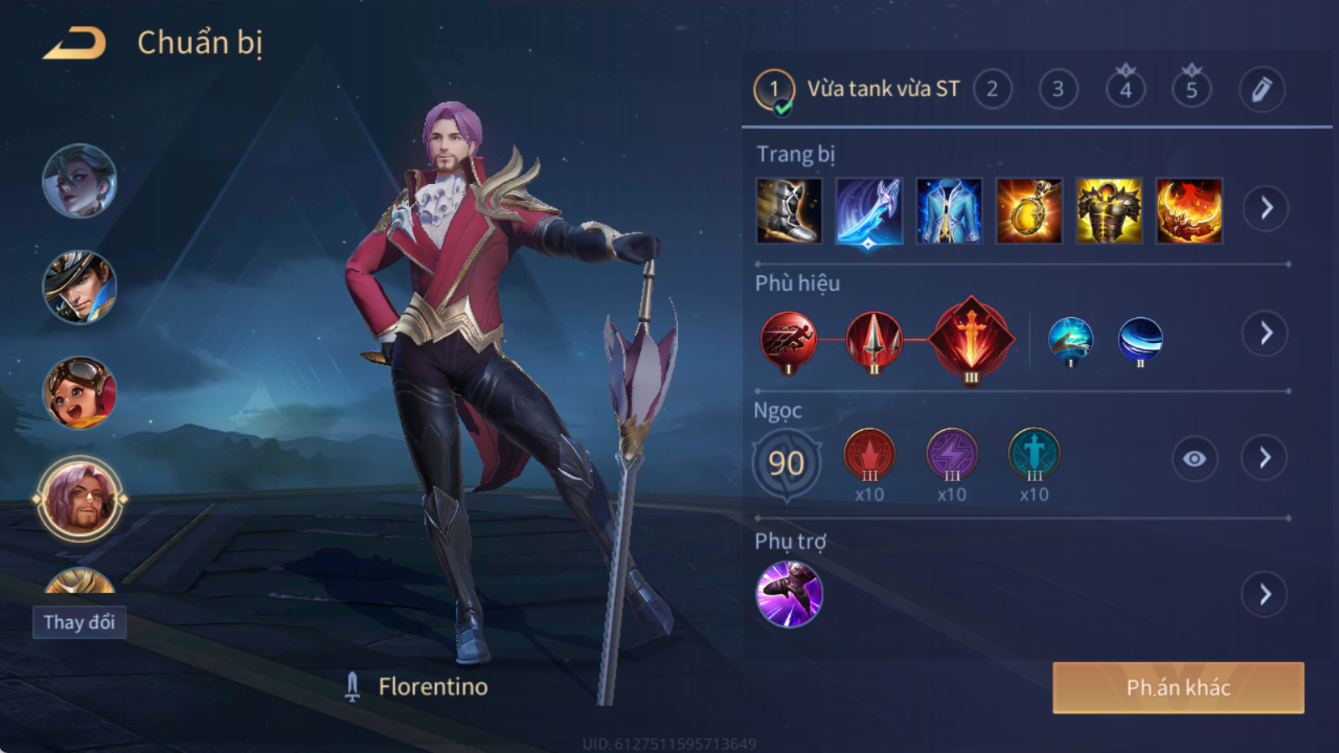The height and width of the screenshot is (753, 1339).
Task: Expand the Ngọc rune section
Action: (x=1265, y=458)
